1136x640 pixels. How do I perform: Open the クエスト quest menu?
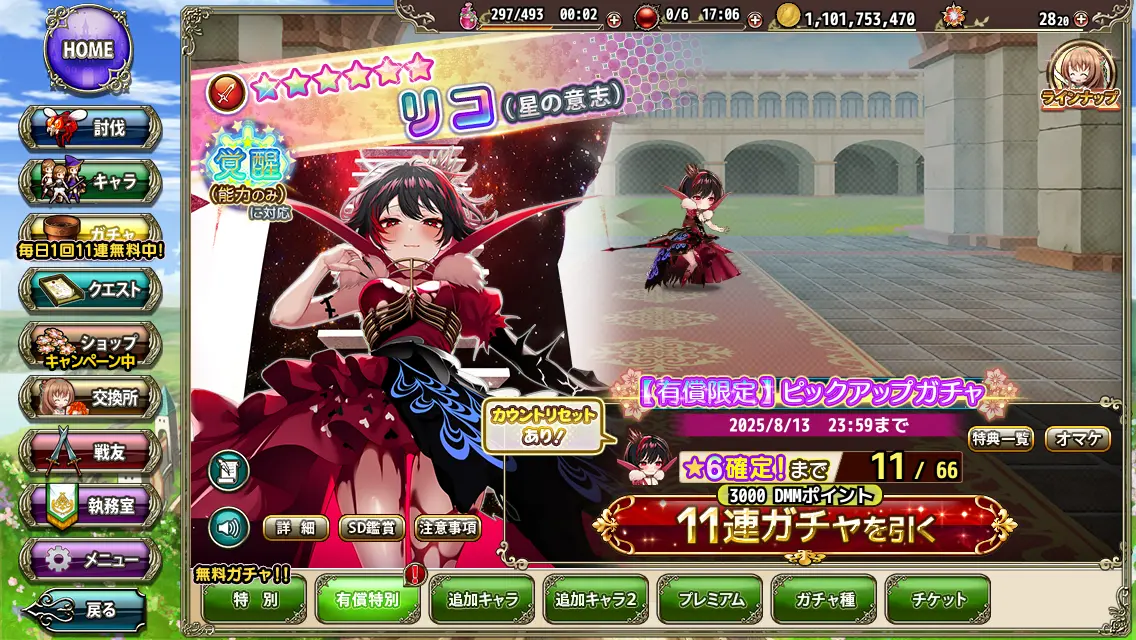tap(91, 290)
